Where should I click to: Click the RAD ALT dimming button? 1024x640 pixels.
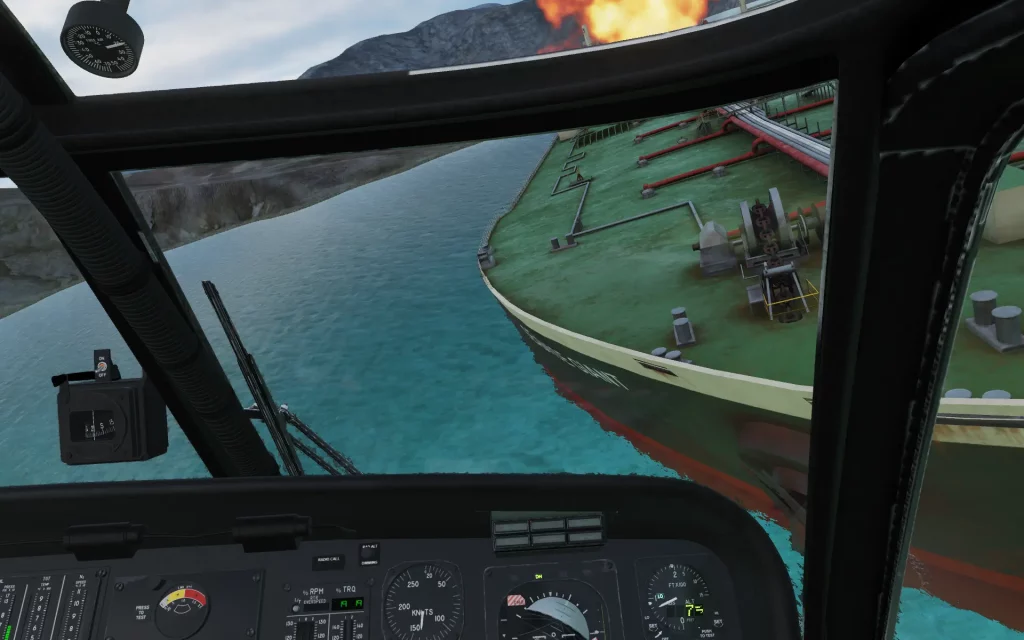click(x=369, y=555)
